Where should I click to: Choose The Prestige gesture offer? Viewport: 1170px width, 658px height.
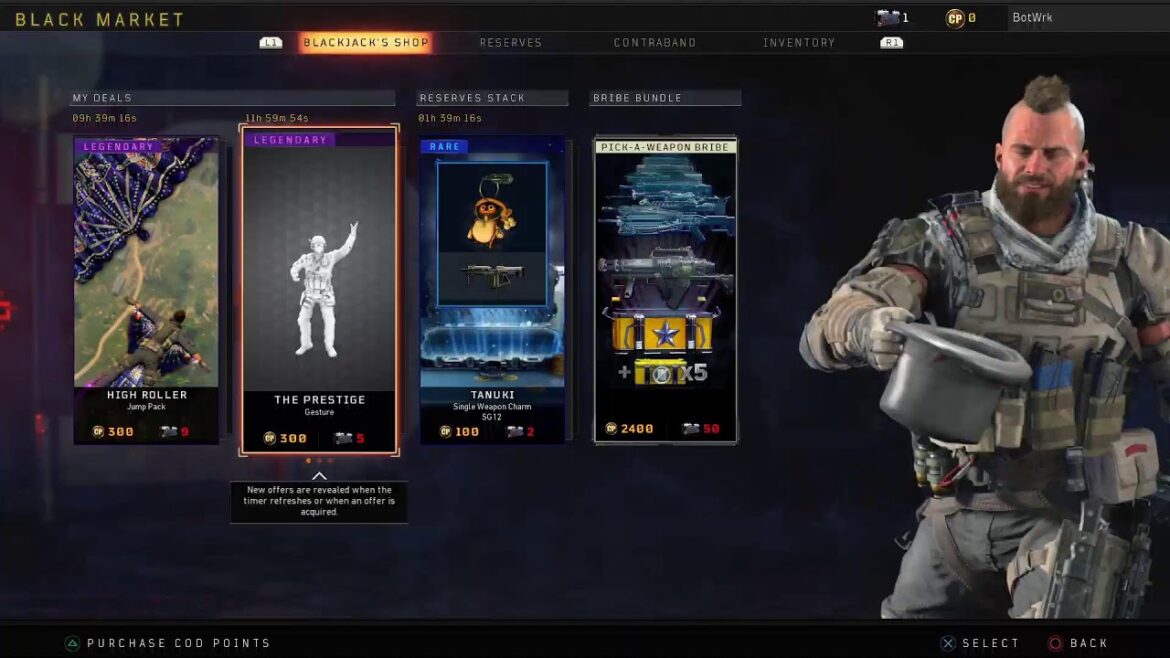tap(319, 290)
